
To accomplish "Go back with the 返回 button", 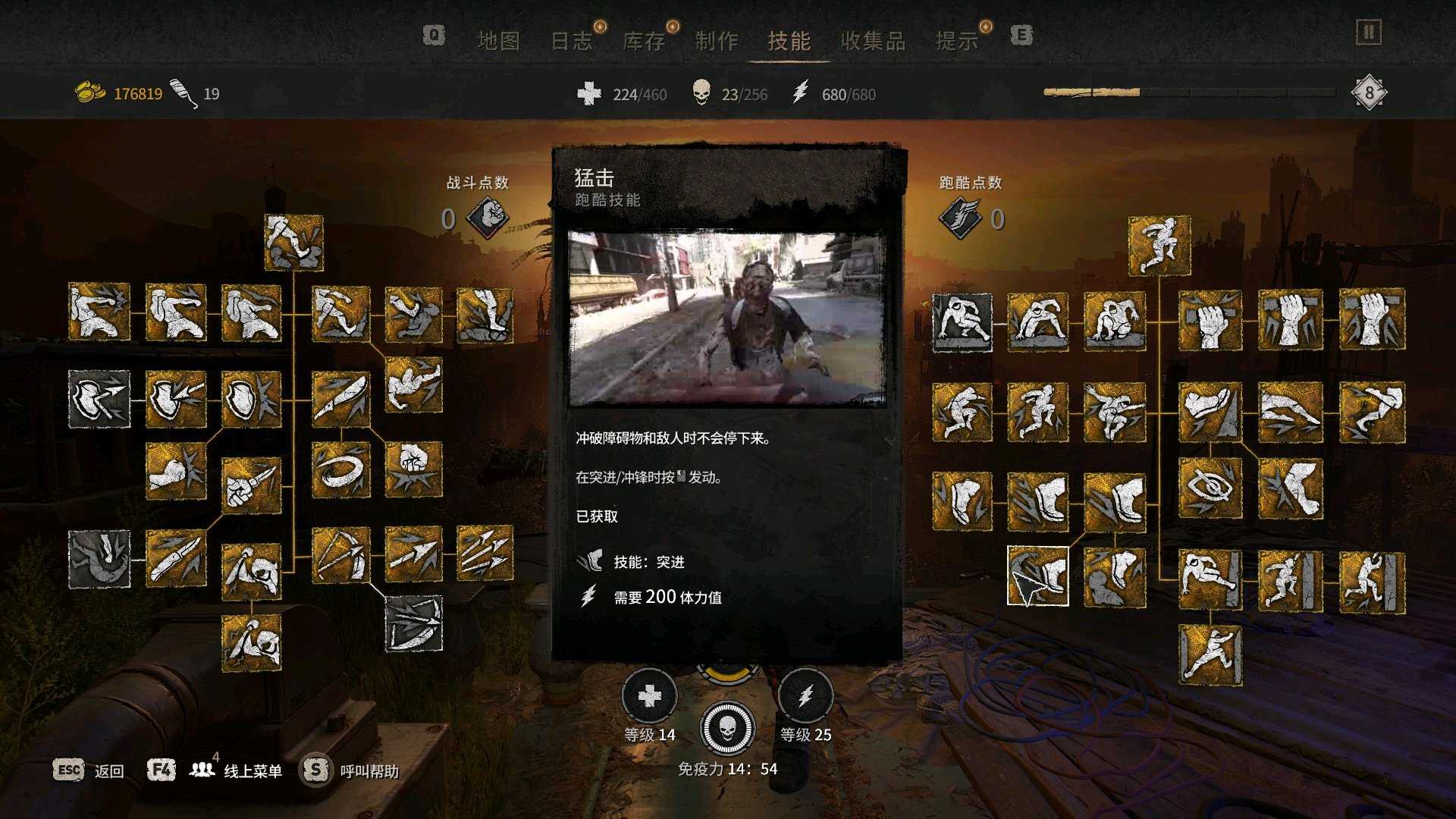I will pyautogui.click(x=89, y=770).
